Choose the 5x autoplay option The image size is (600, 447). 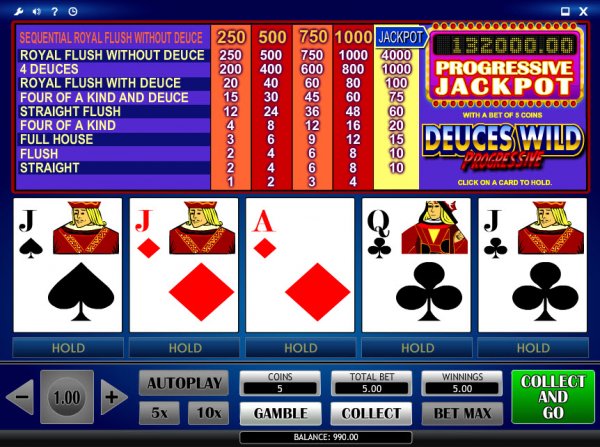point(159,412)
